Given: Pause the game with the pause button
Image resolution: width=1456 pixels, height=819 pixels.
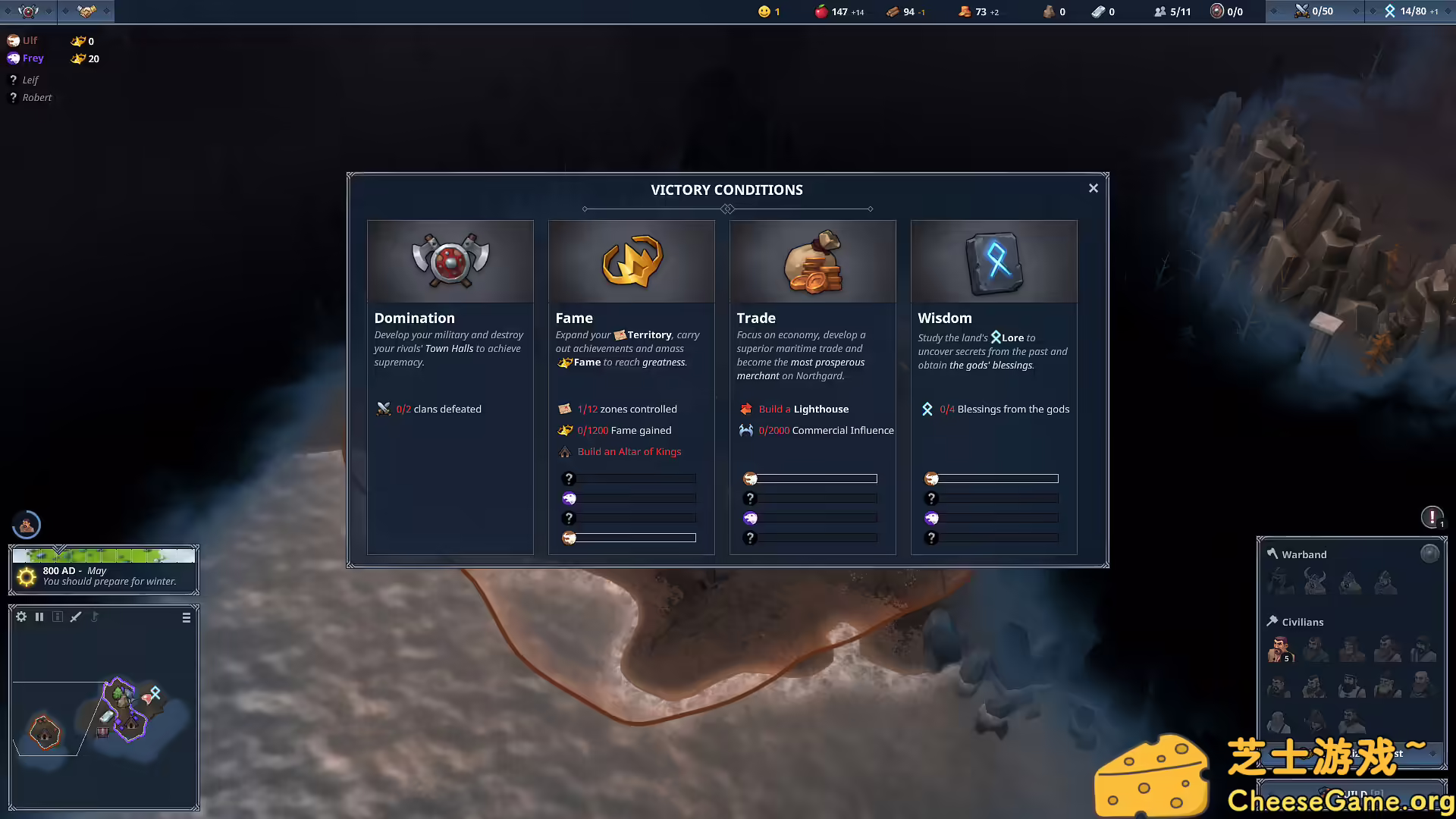Looking at the screenshot, I should click(x=39, y=617).
